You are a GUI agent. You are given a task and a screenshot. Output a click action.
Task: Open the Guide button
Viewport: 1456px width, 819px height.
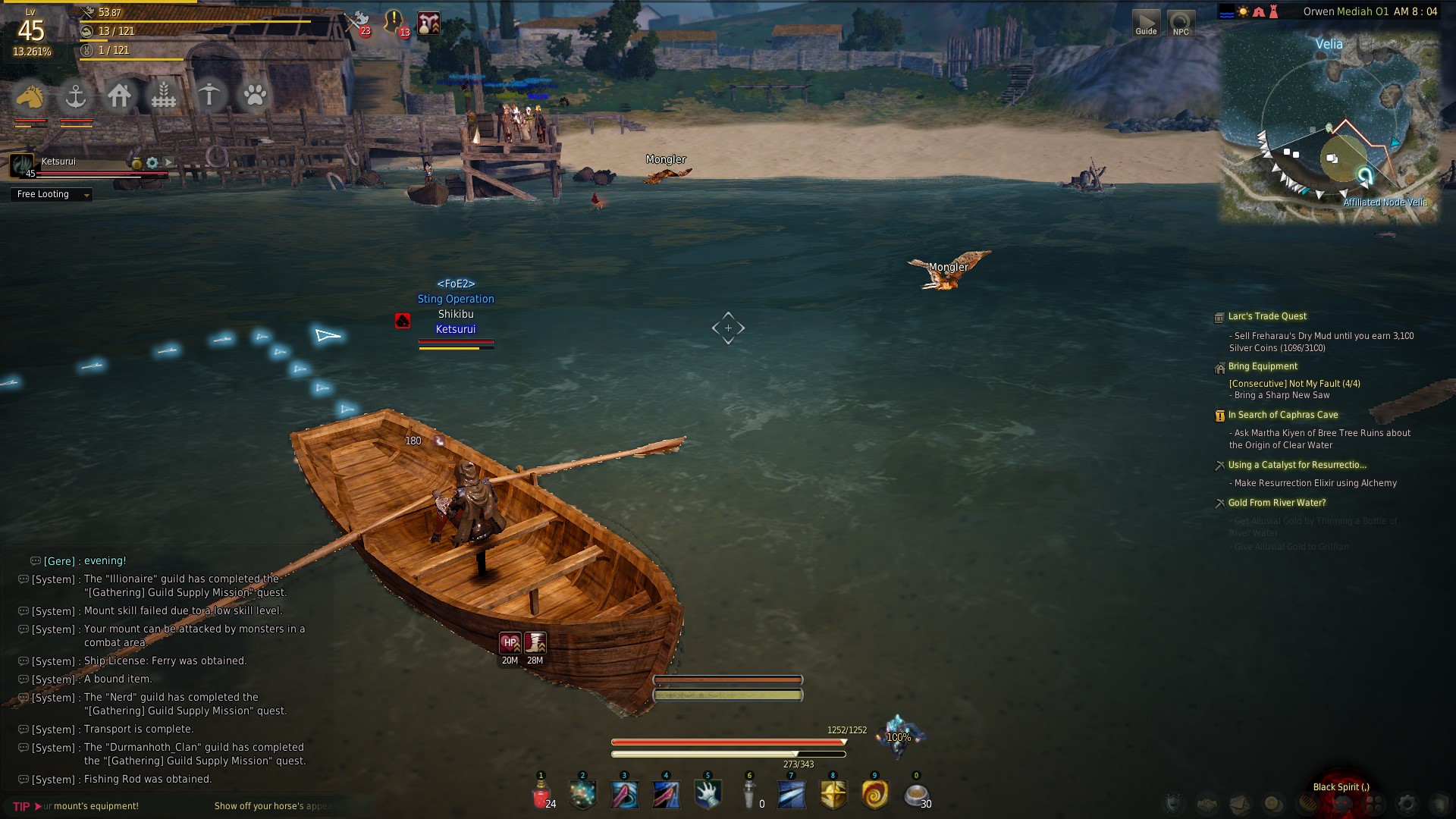click(x=1146, y=23)
